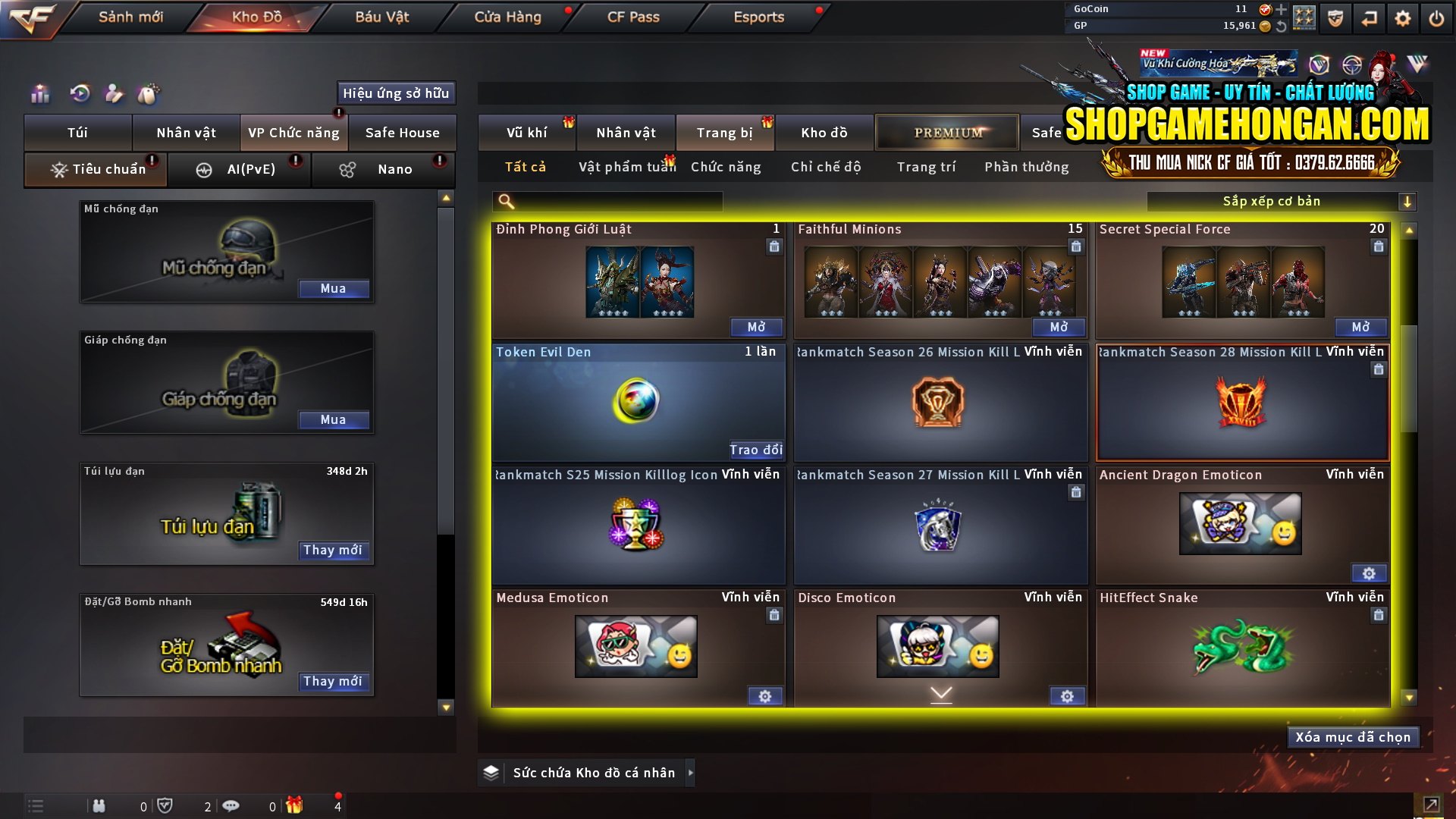Open the friends list binoculars icon in bottom bar
This screenshot has width=1456, height=819.
point(99,806)
